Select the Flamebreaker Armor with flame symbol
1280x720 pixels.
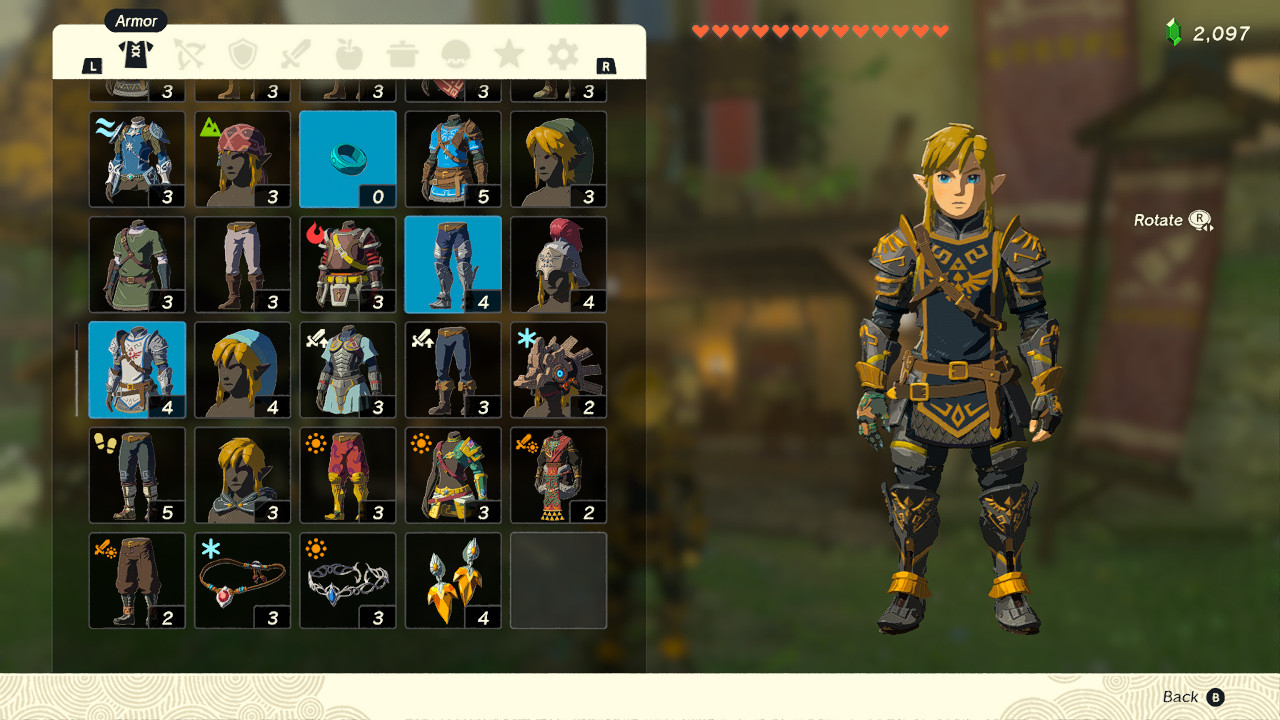click(x=347, y=264)
